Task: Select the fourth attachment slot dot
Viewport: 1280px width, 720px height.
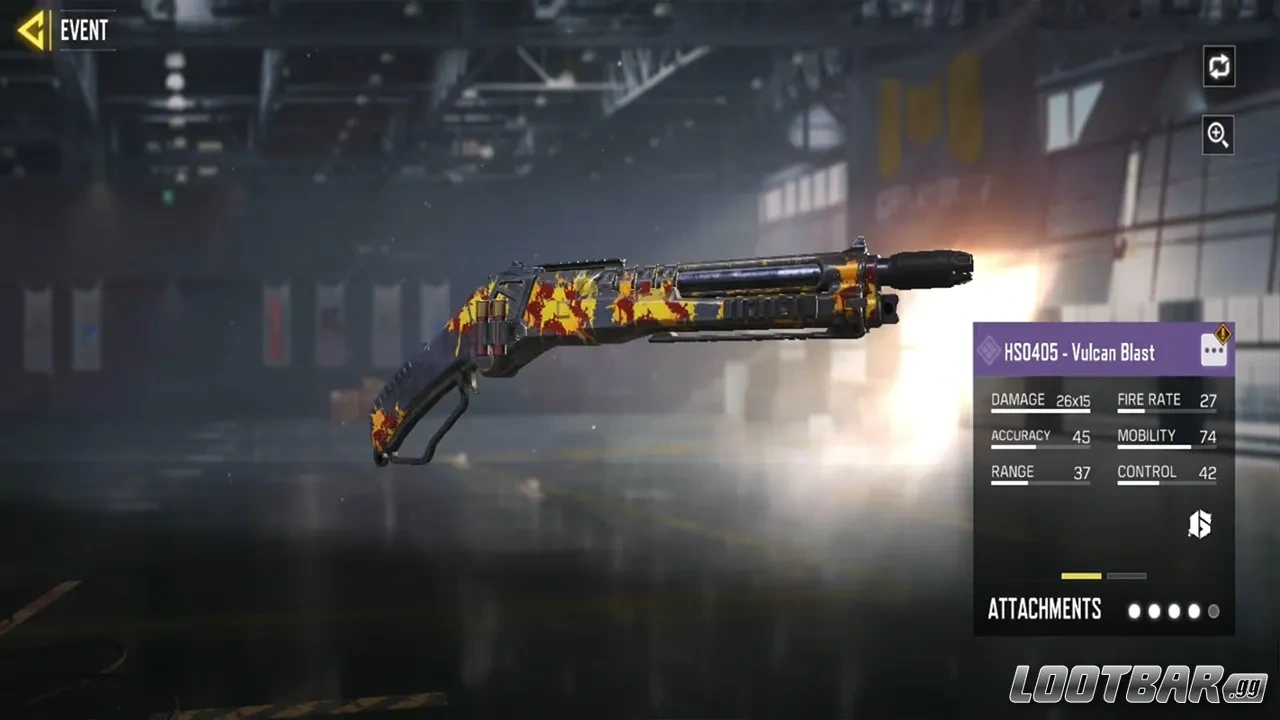Action: 1195,610
